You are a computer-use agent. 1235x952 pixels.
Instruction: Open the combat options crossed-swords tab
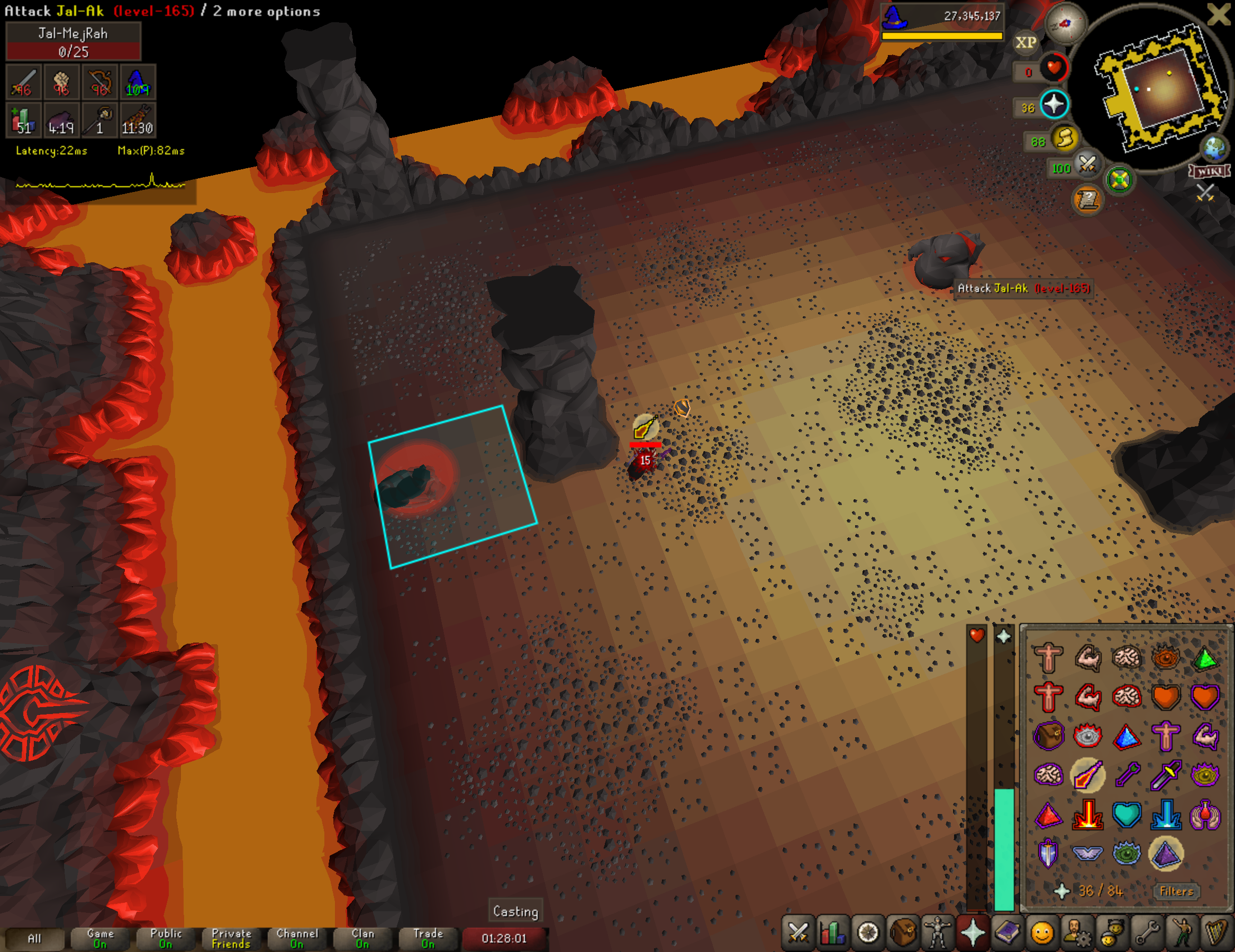click(798, 932)
